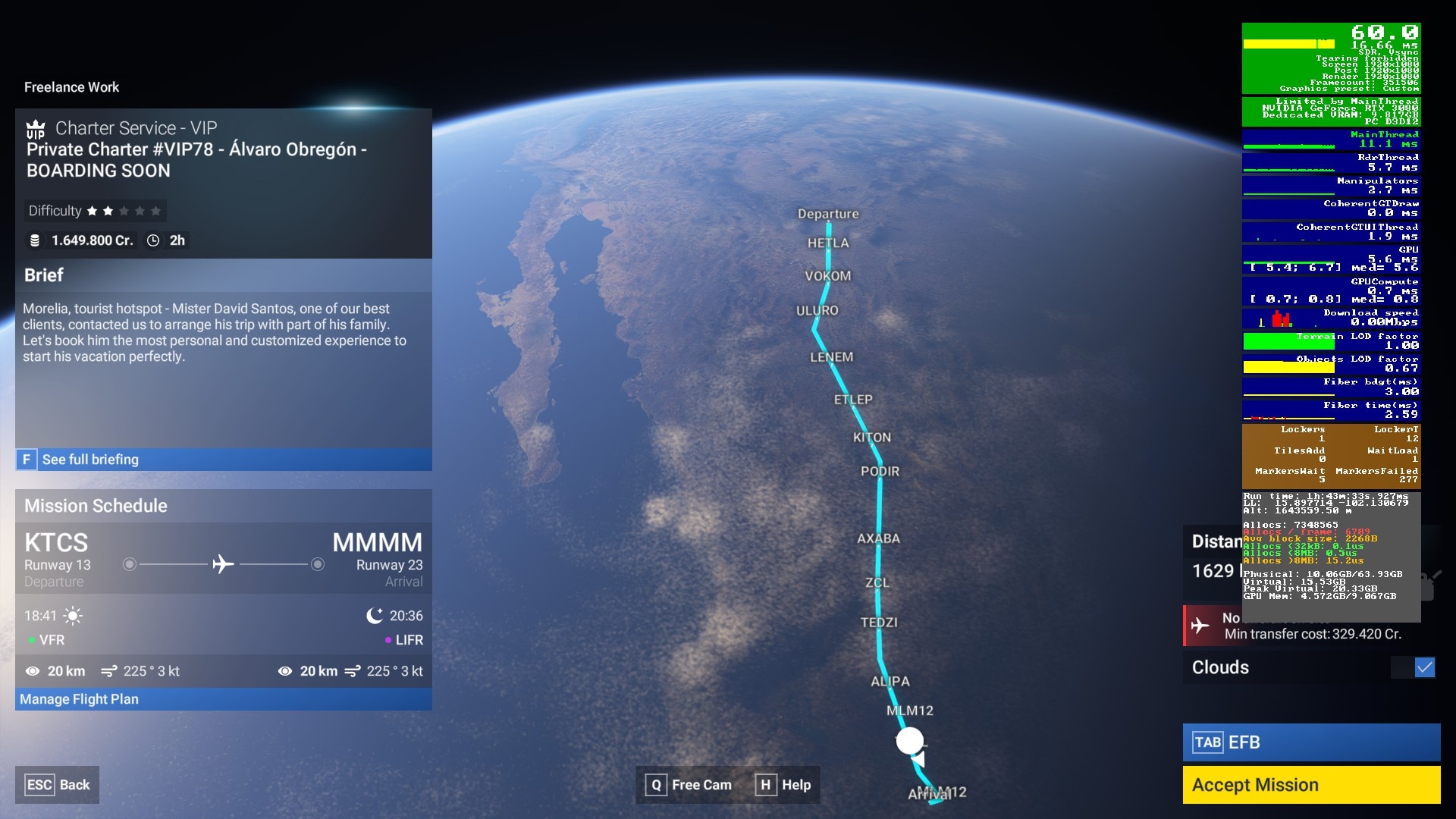
Task: Open the EFB tablet
Action: pos(1310,742)
